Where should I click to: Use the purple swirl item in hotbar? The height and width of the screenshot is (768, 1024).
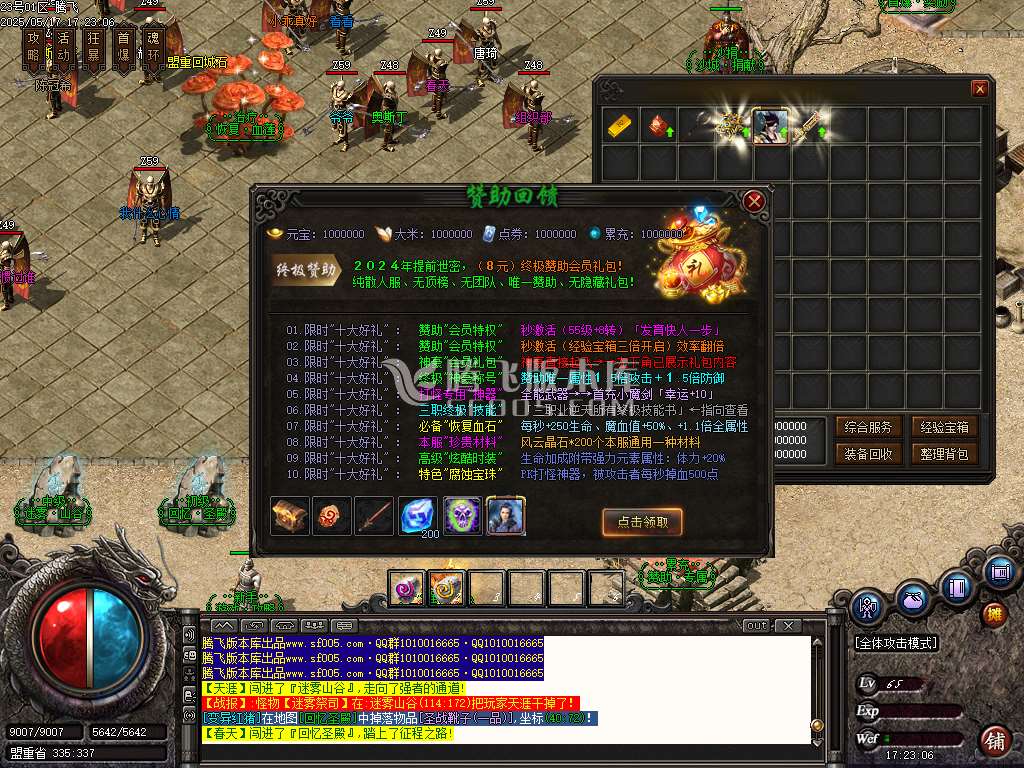pos(407,588)
